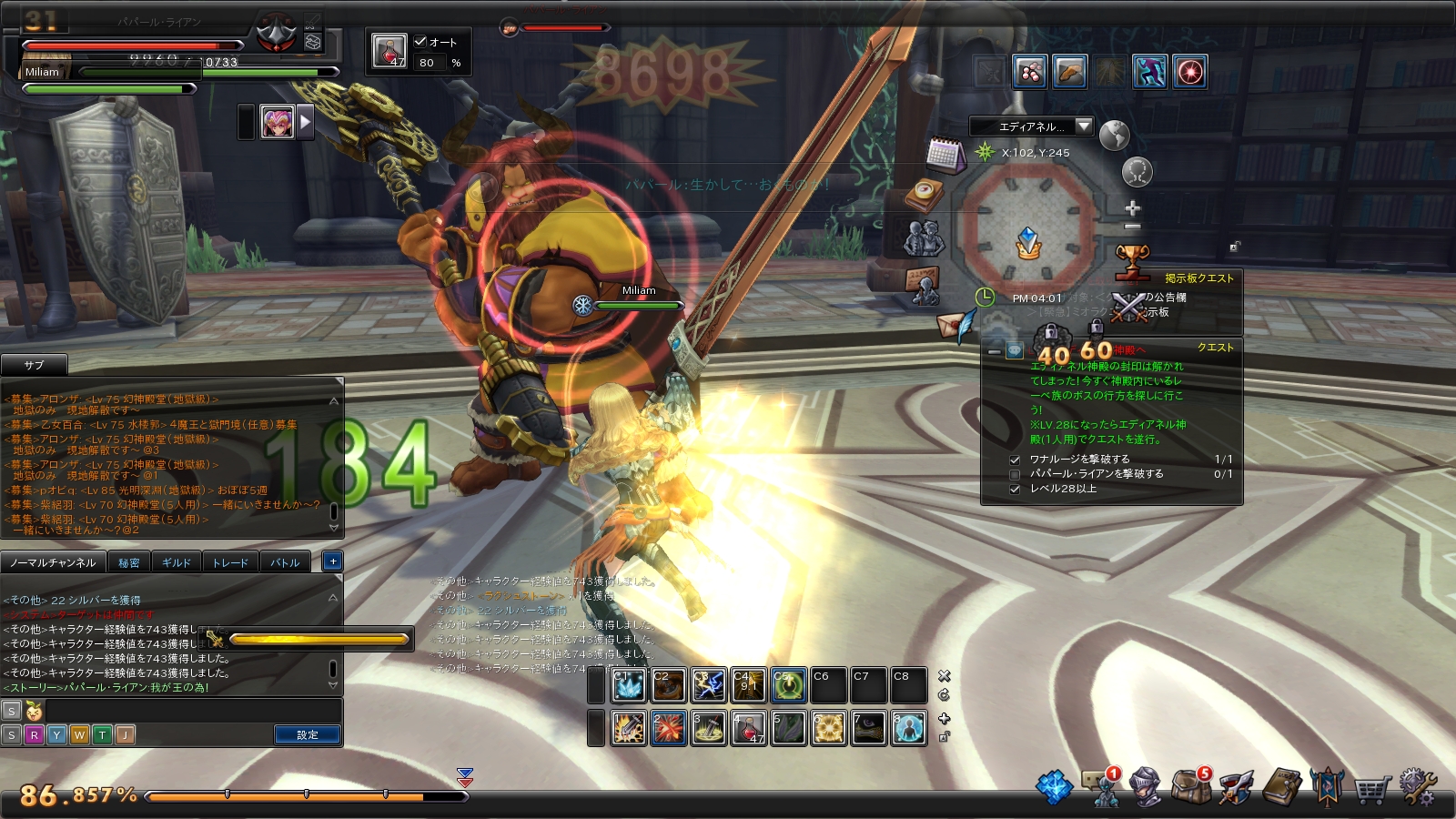Open system settings gear and wrench
The width and height of the screenshot is (1456, 819).
(x=1417, y=786)
